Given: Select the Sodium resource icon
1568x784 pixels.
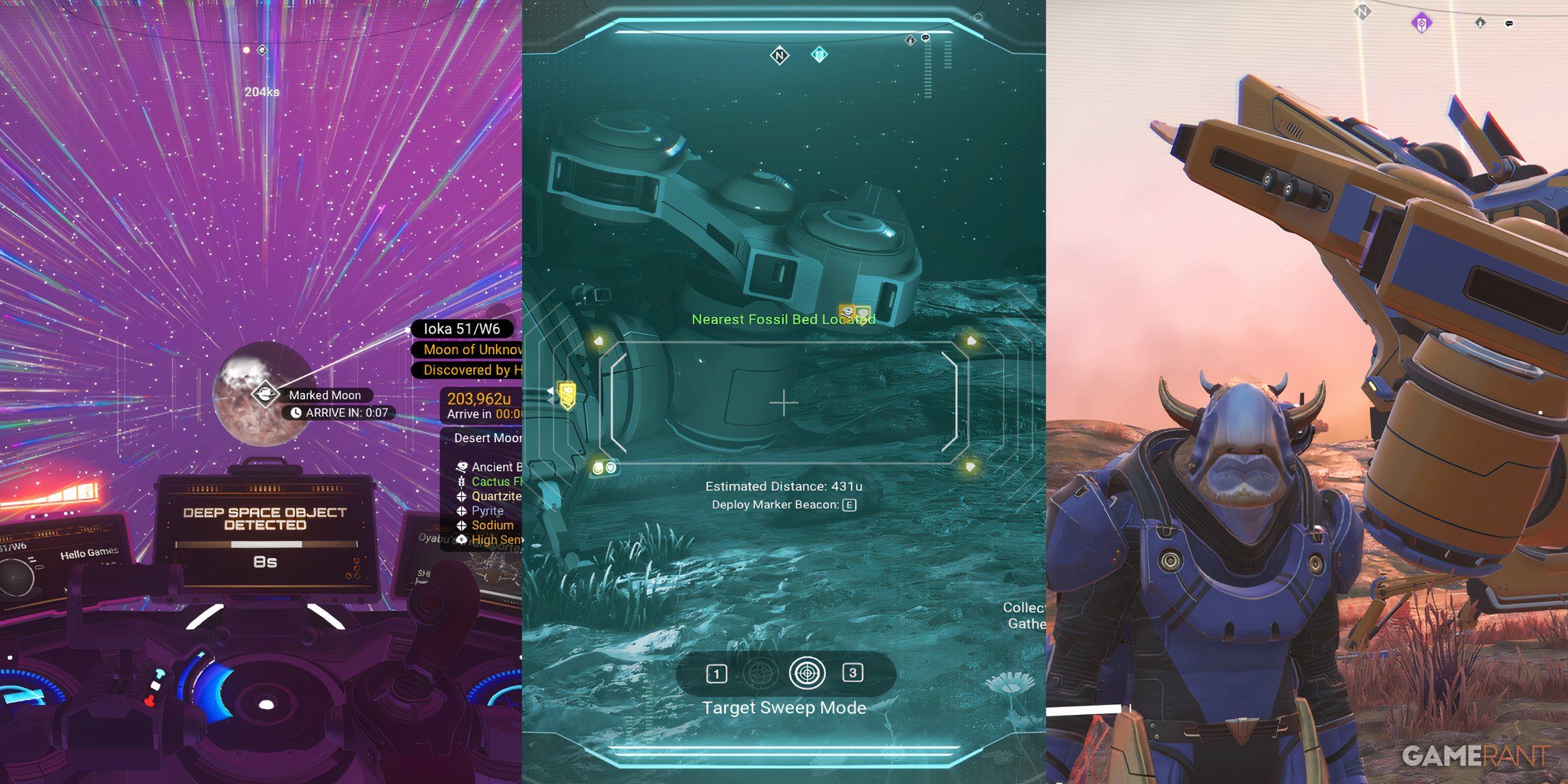Looking at the screenshot, I should (x=461, y=525).
